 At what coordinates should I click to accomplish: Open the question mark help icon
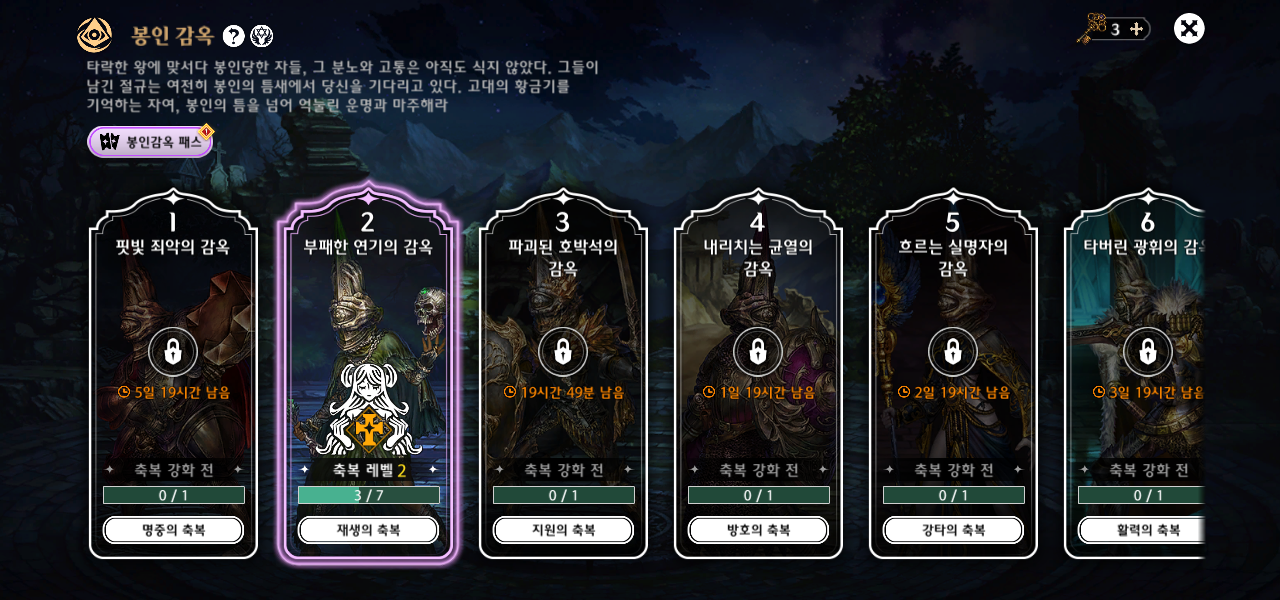(x=233, y=36)
